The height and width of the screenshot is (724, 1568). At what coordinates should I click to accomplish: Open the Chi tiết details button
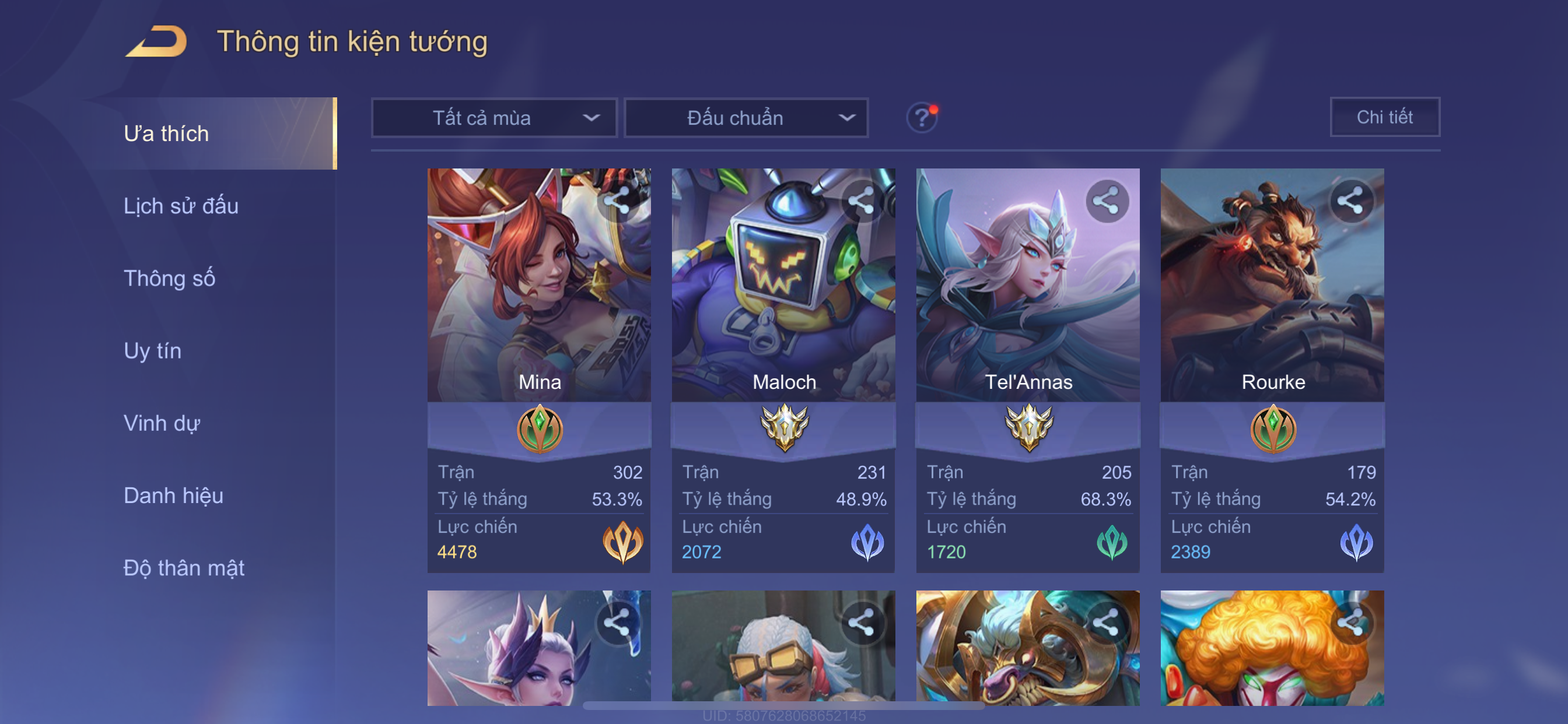(x=1384, y=117)
